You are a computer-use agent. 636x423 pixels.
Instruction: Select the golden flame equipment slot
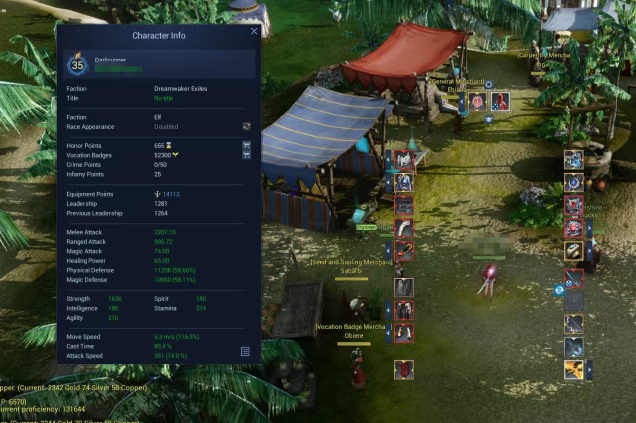click(x=574, y=370)
